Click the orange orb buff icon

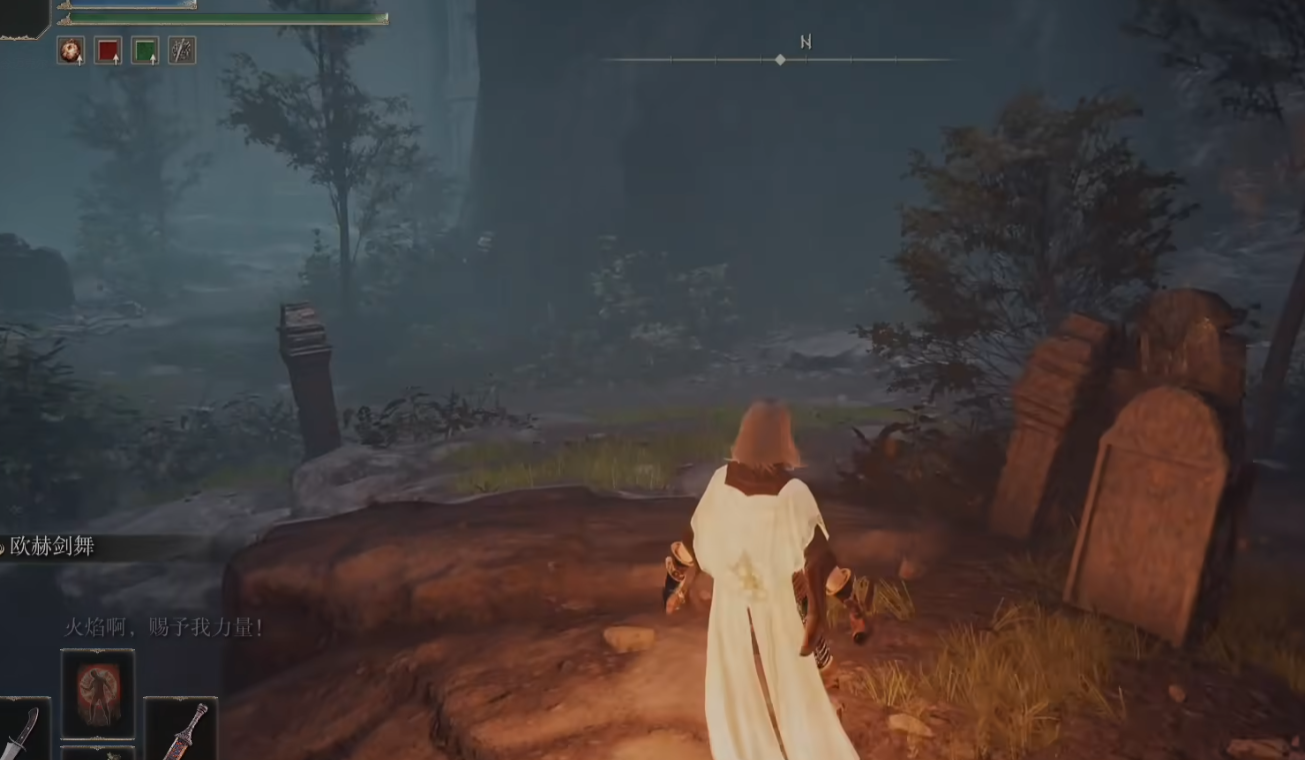pyautogui.click(x=71, y=50)
